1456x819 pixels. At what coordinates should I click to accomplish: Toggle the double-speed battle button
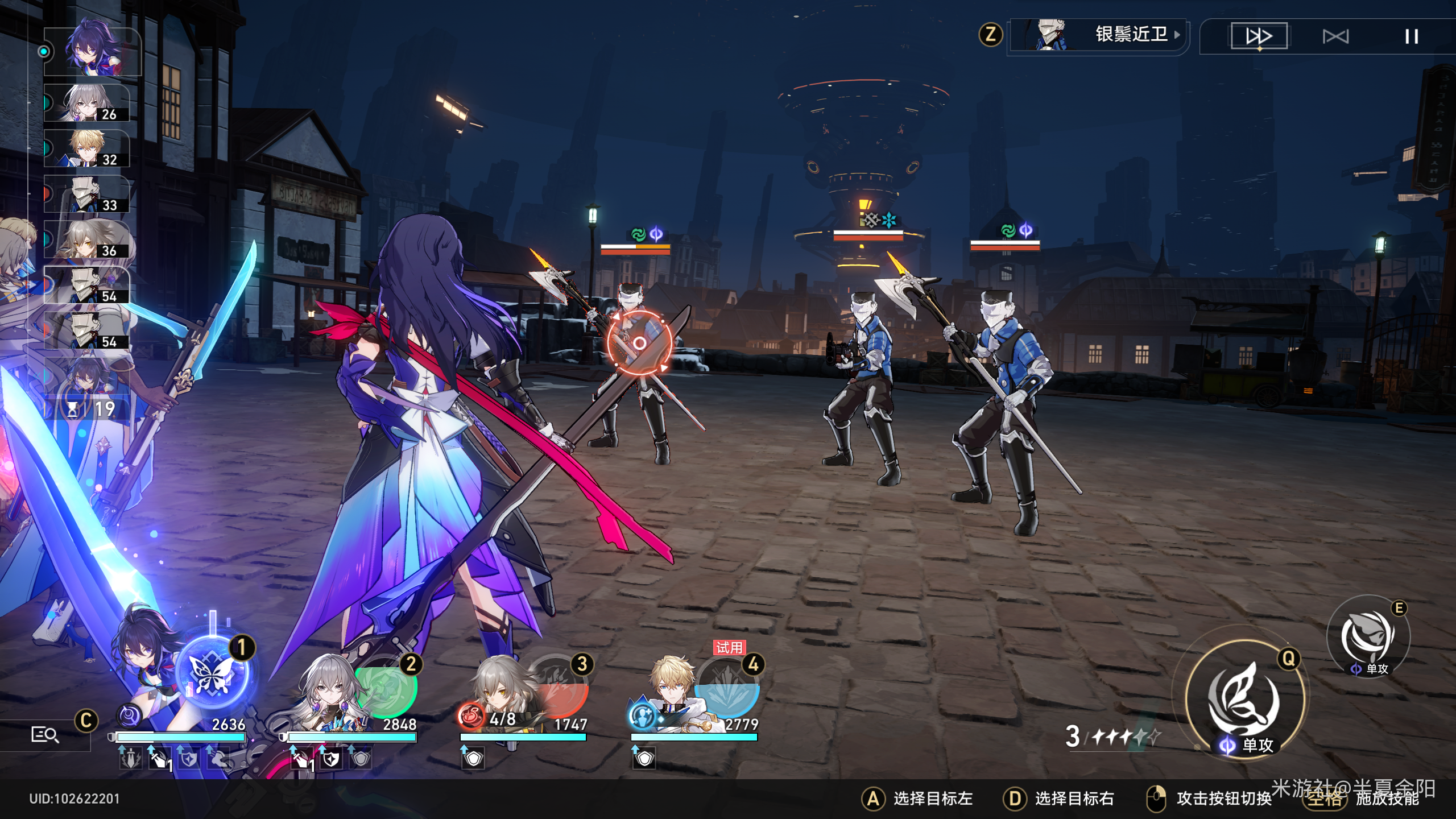[x=1259, y=36]
